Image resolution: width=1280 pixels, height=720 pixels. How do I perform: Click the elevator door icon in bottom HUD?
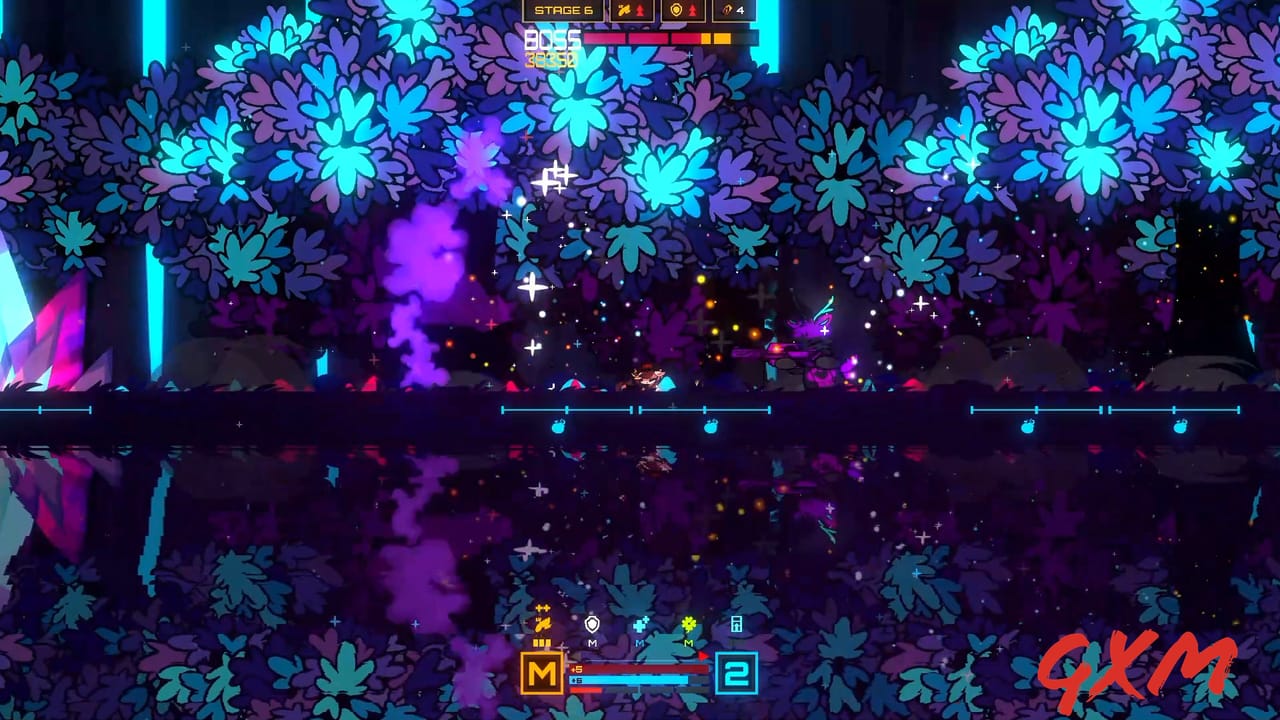click(736, 625)
